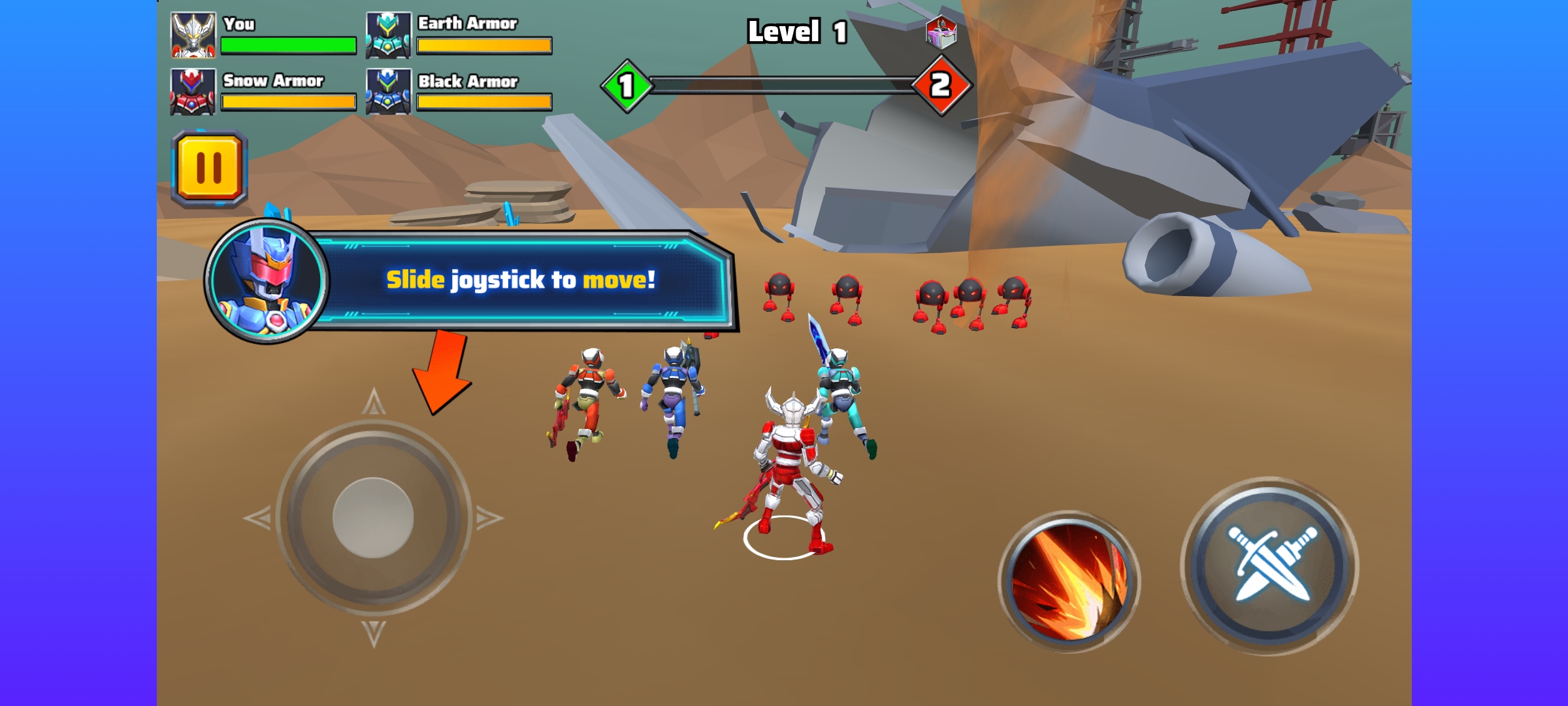Viewport: 1568px width, 706px height.
Task: Touch the virtual joystick center knob
Action: pyautogui.click(x=373, y=518)
